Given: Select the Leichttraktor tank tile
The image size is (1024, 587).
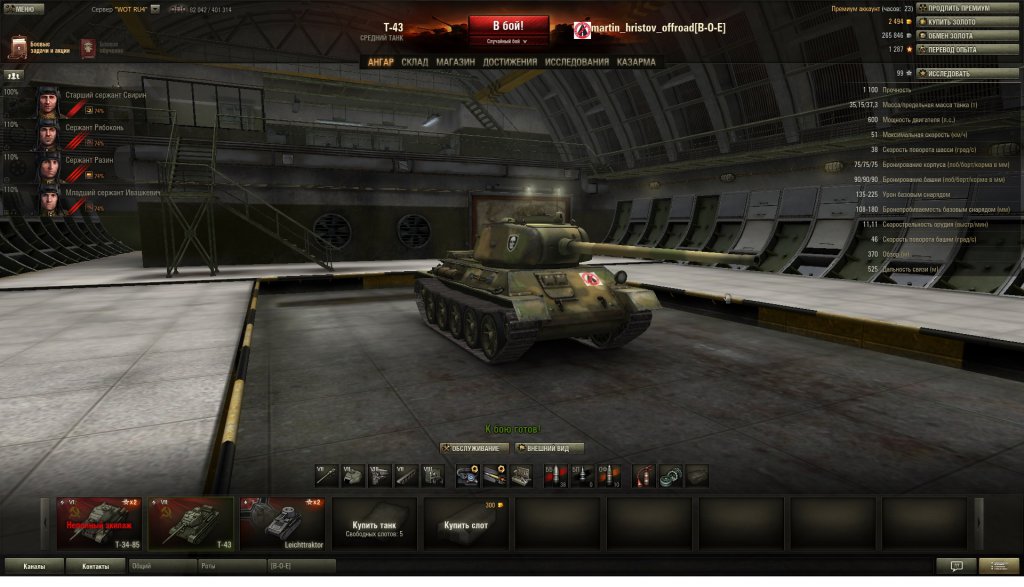Looking at the screenshot, I should pyautogui.click(x=283, y=523).
